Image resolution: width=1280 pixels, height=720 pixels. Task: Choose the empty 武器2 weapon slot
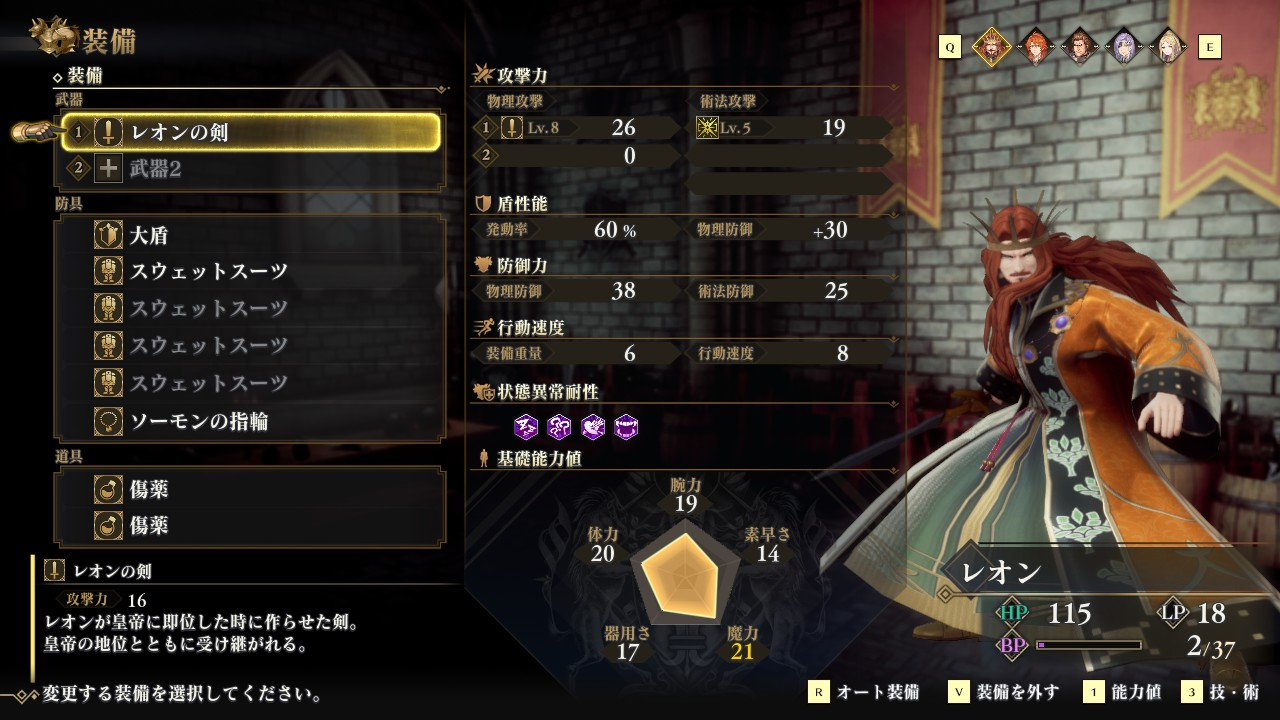pyautogui.click(x=250, y=169)
